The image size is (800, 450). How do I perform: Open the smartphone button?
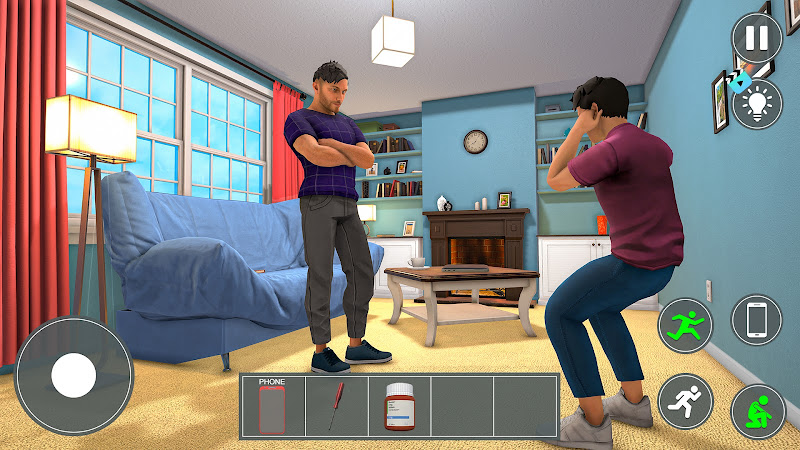(x=757, y=321)
